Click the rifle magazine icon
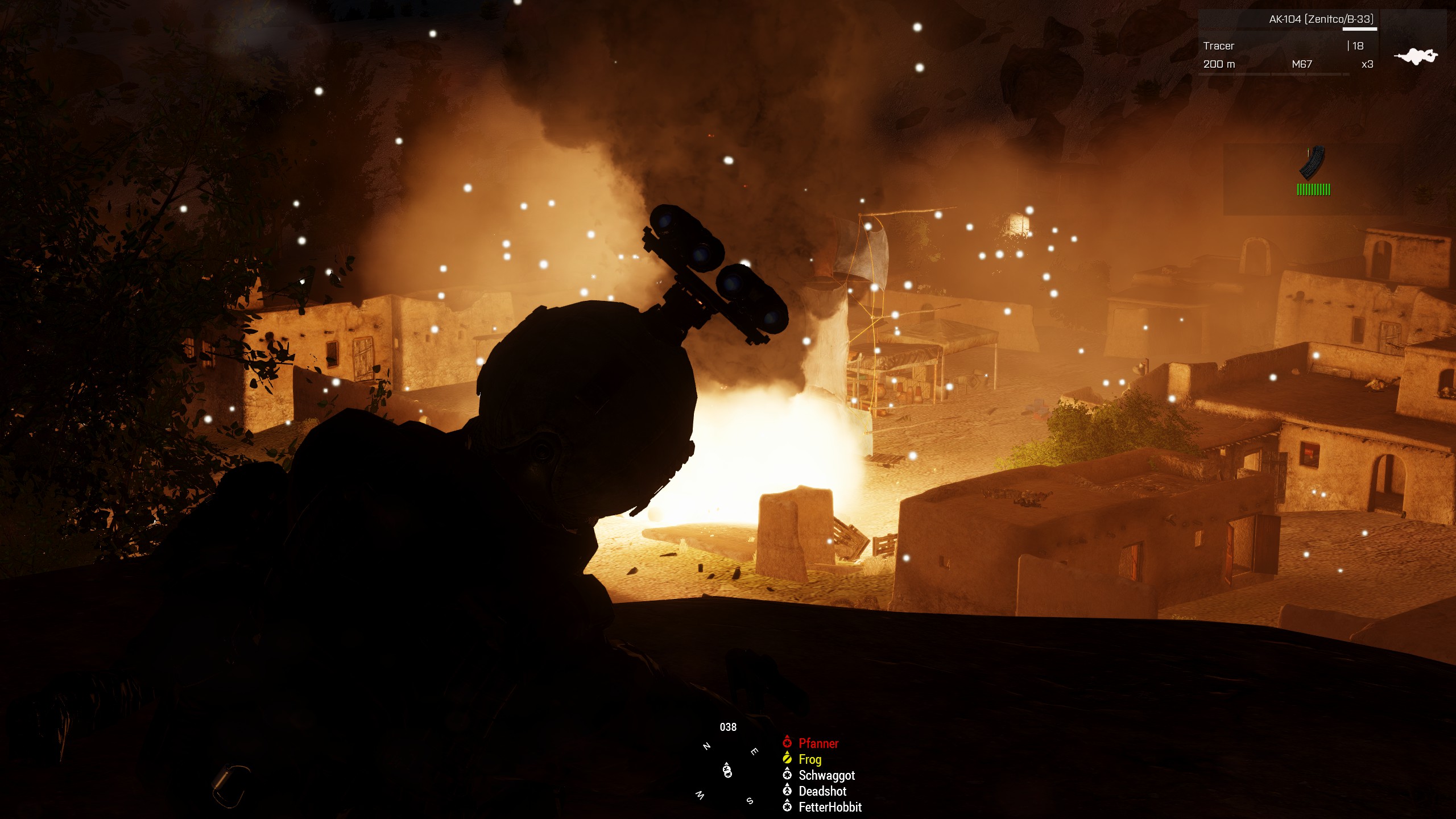This screenshot has height=819, width=1456. [1312, 163]
